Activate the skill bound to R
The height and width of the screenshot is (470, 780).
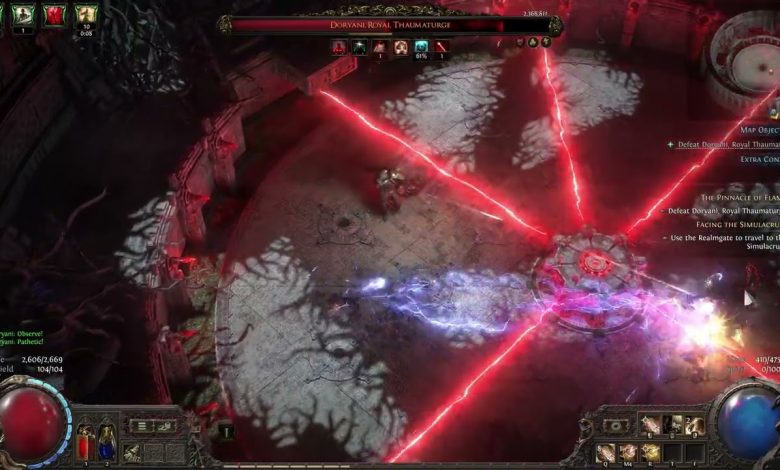tap(651, 452)
